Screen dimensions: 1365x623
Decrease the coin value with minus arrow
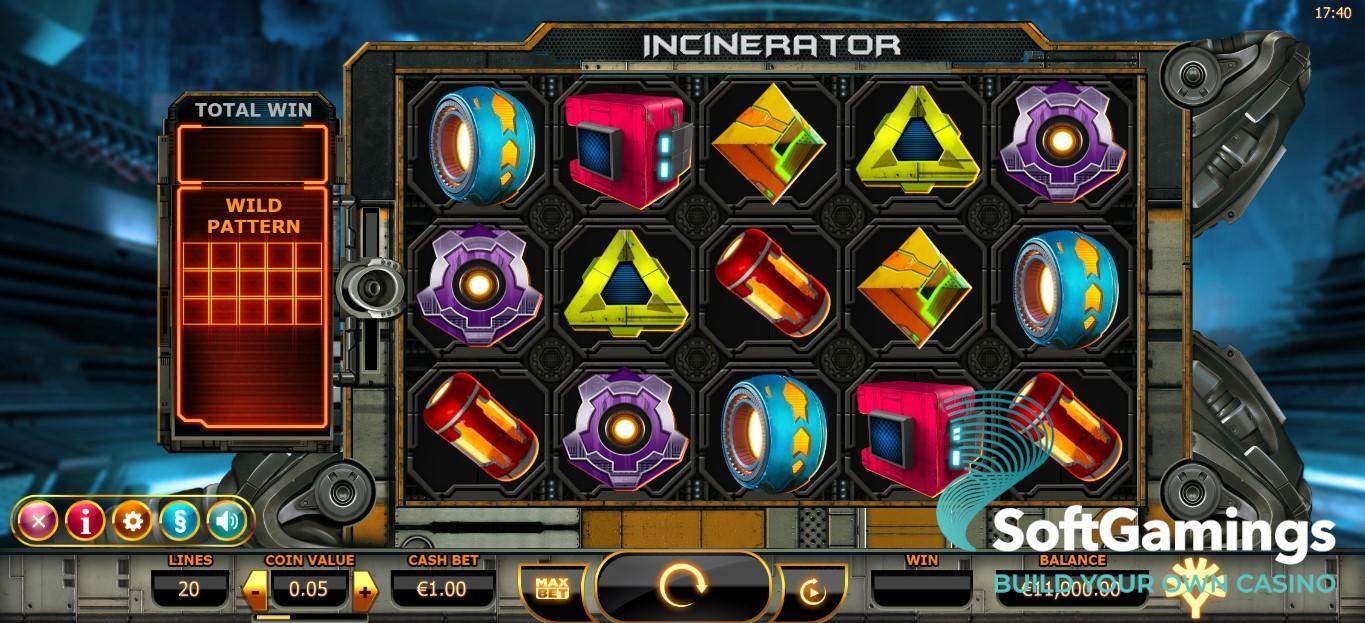click(255, 590)
